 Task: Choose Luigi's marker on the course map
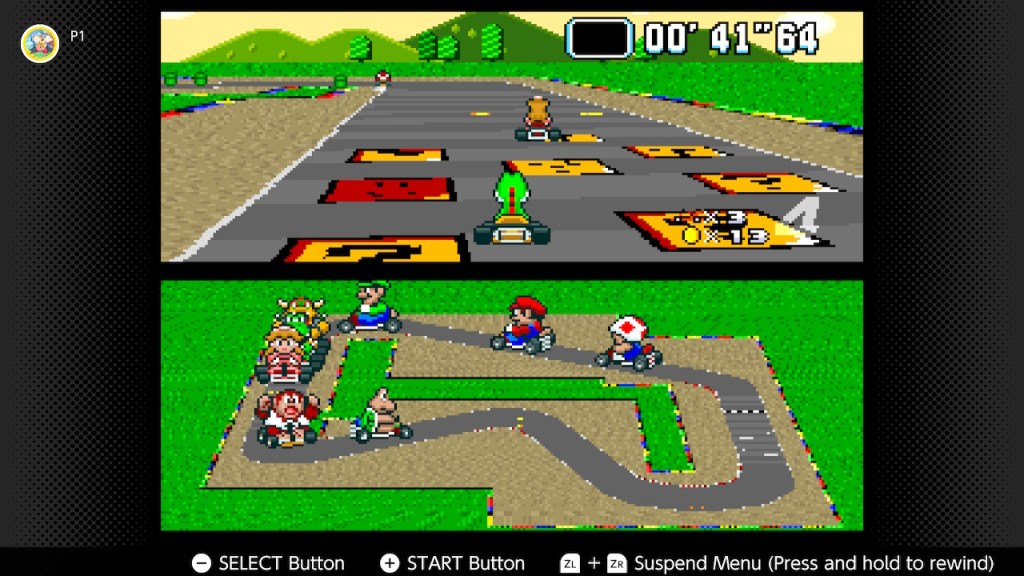click(370, 308)
